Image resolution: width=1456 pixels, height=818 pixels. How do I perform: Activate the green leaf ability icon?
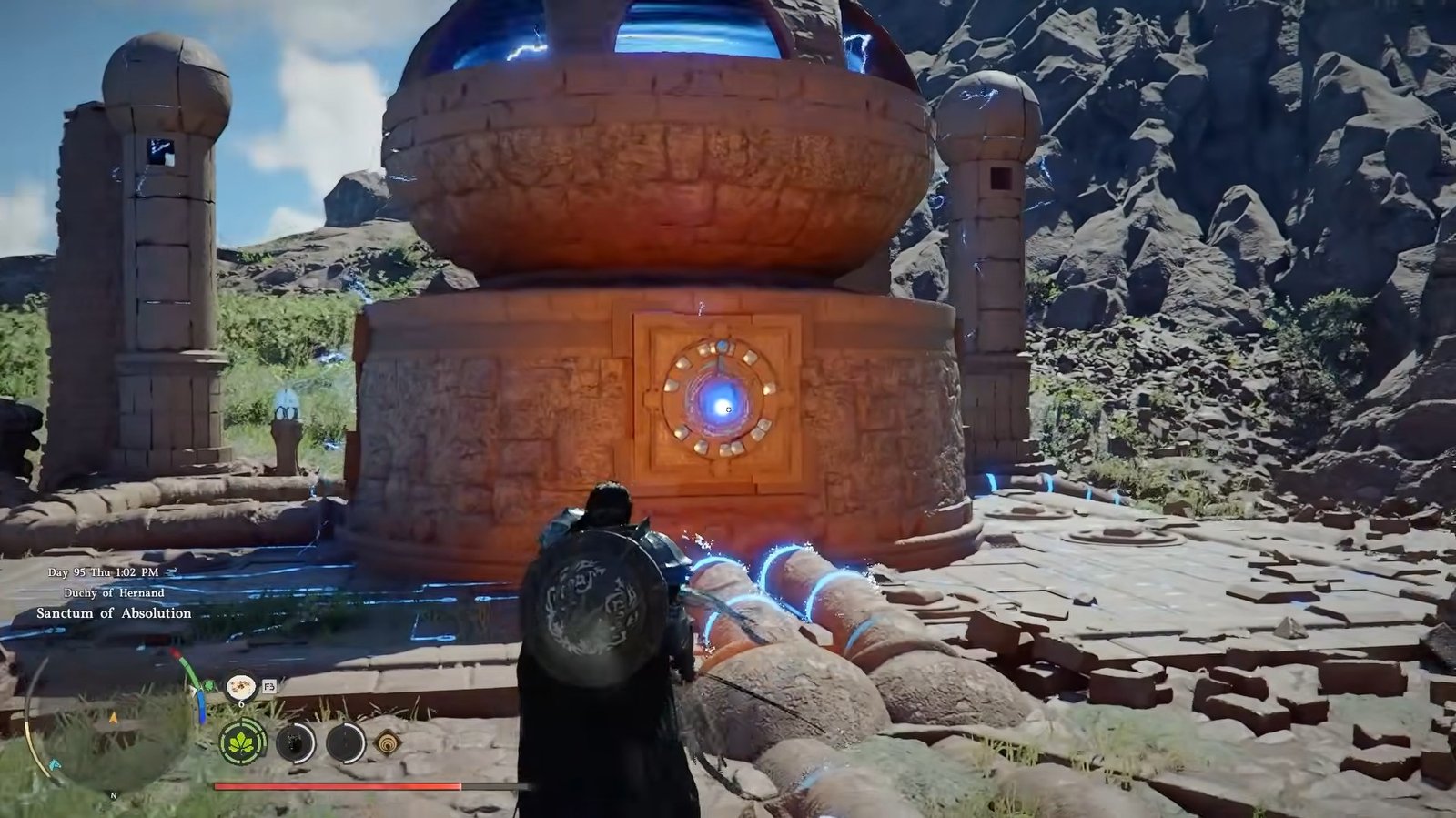coord(243,742)
